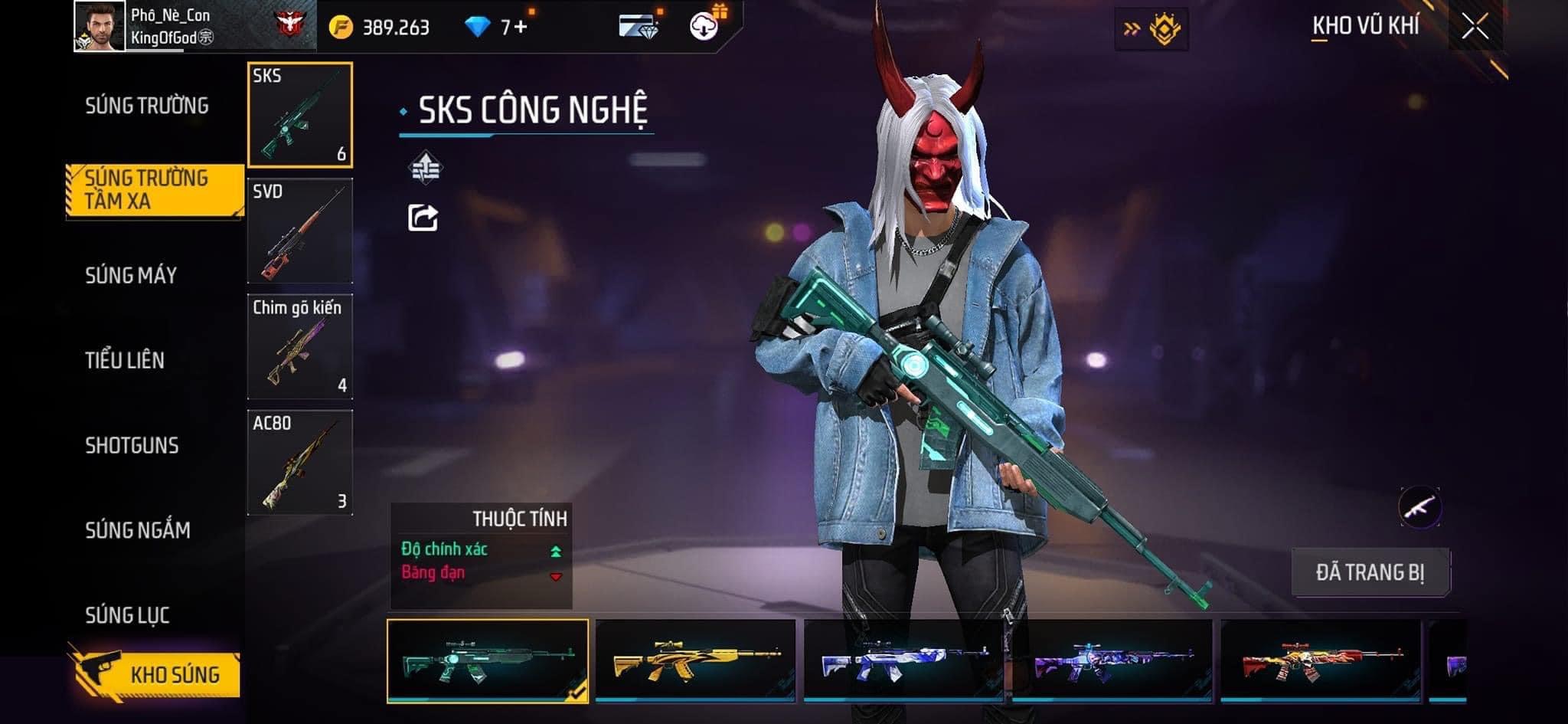The height and width of the screenshot is (724, 1568).
Task: Share the SKS Công Nghệ skin
Action: click(x=423, y=218)
